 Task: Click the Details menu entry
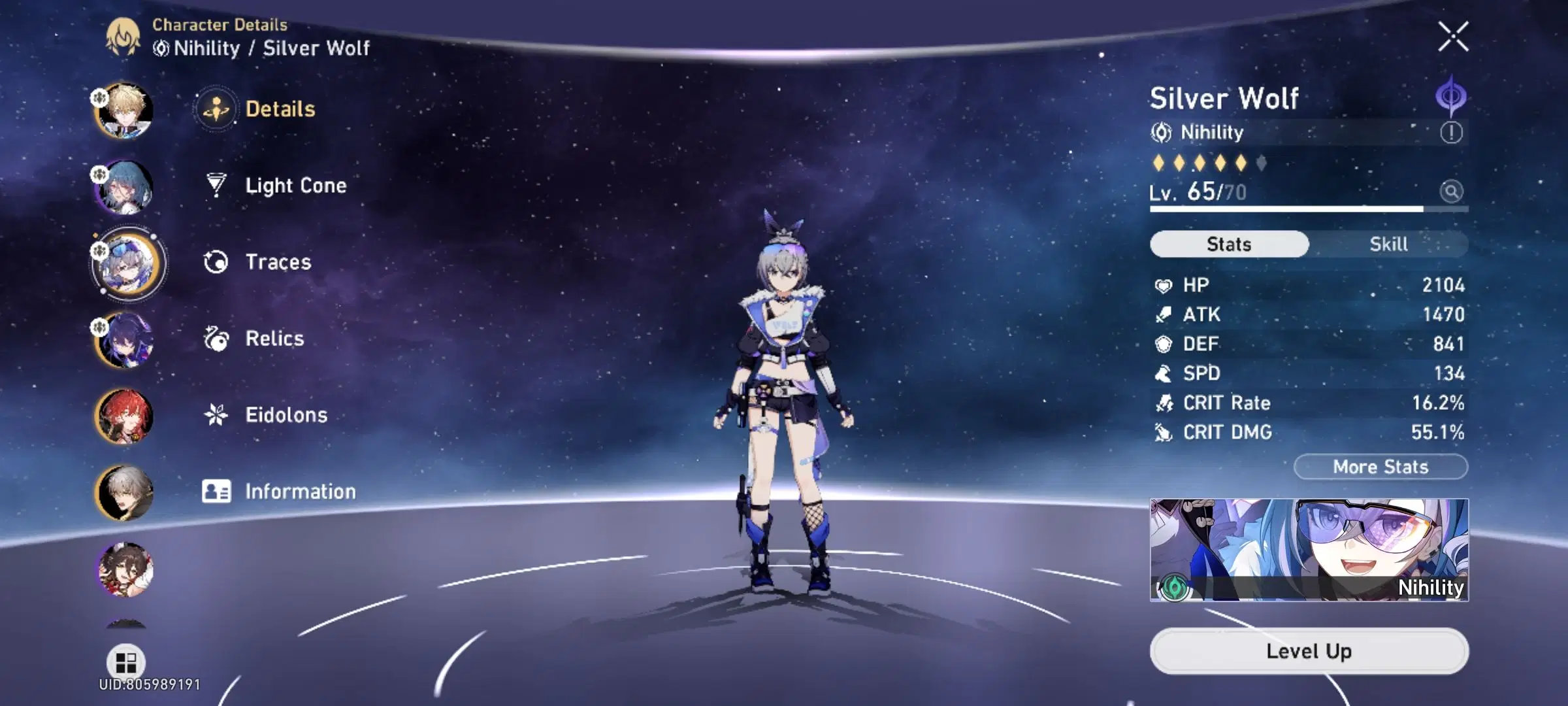pyautogui.click(x=281, y=110)
